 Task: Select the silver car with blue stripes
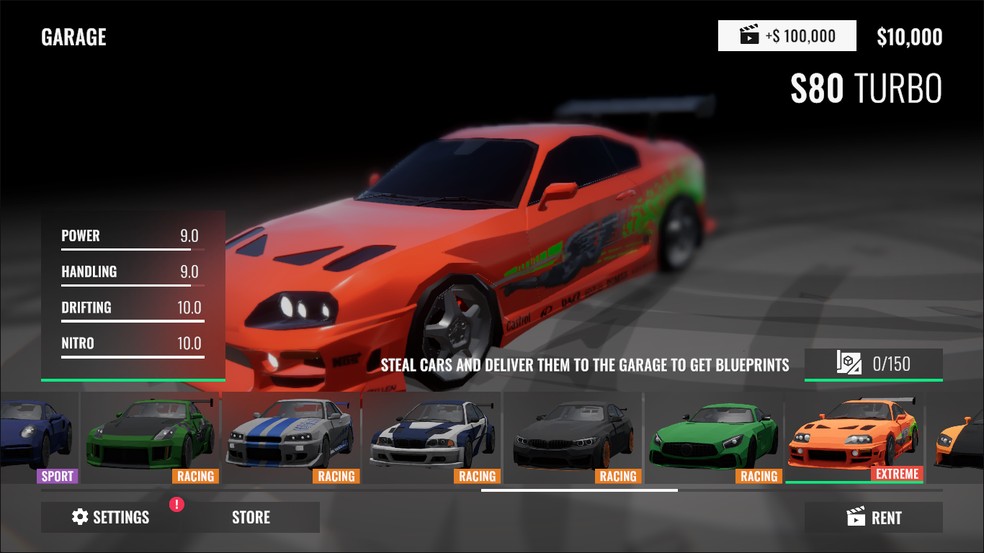coord(291,437)
